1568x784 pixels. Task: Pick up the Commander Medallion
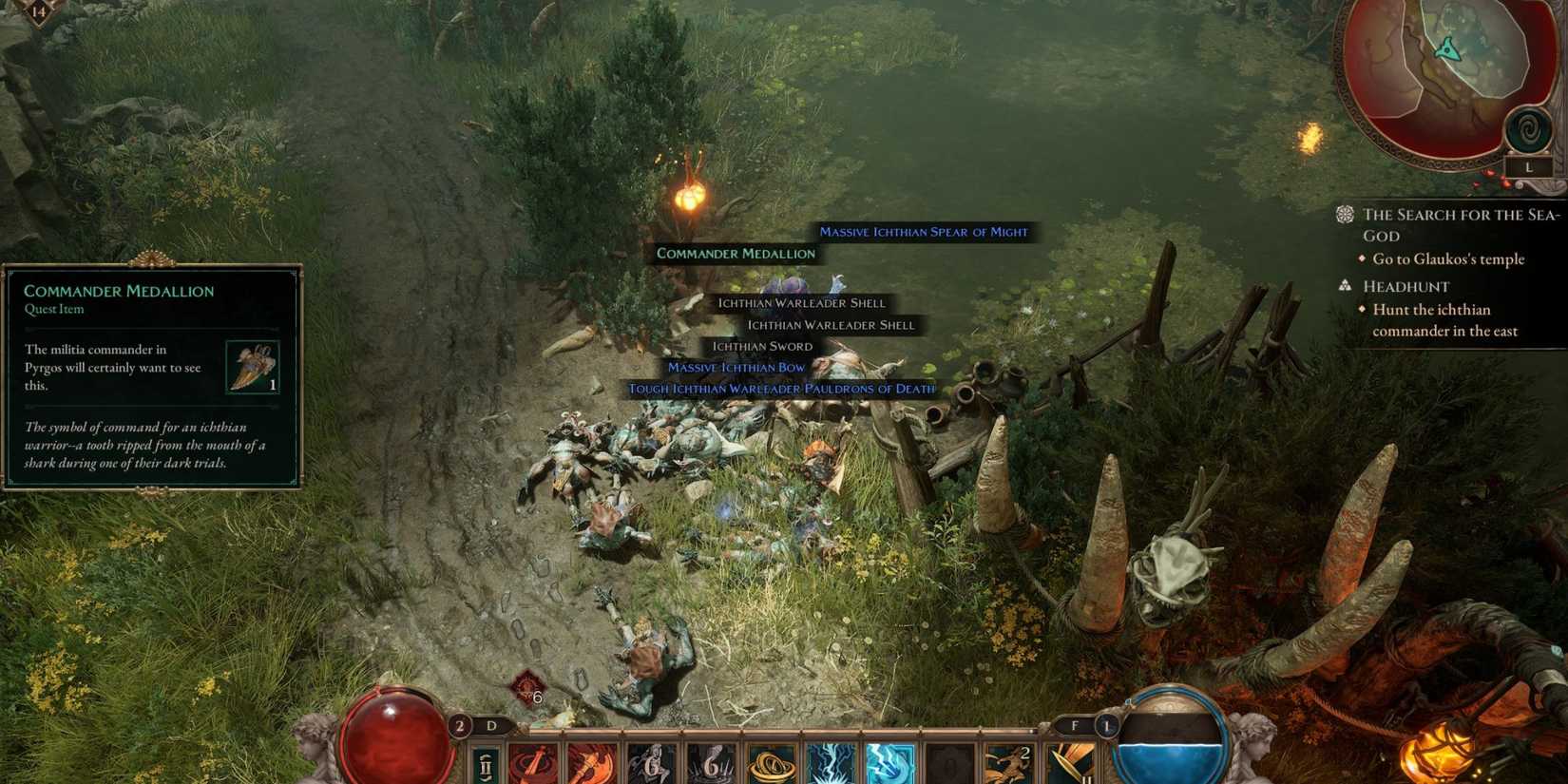coord(736,253)
